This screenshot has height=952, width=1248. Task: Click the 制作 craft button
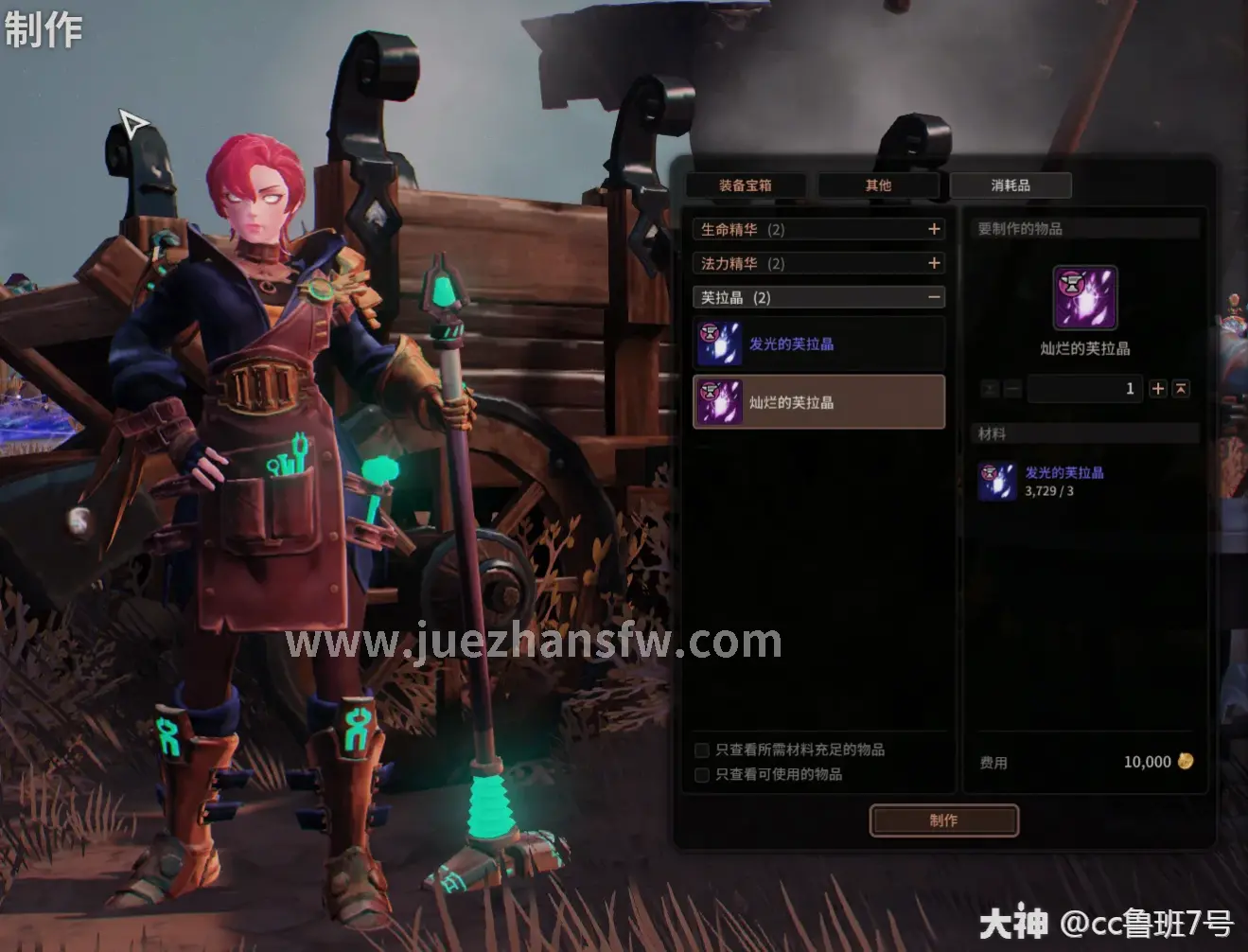click(x=943, y=820)
